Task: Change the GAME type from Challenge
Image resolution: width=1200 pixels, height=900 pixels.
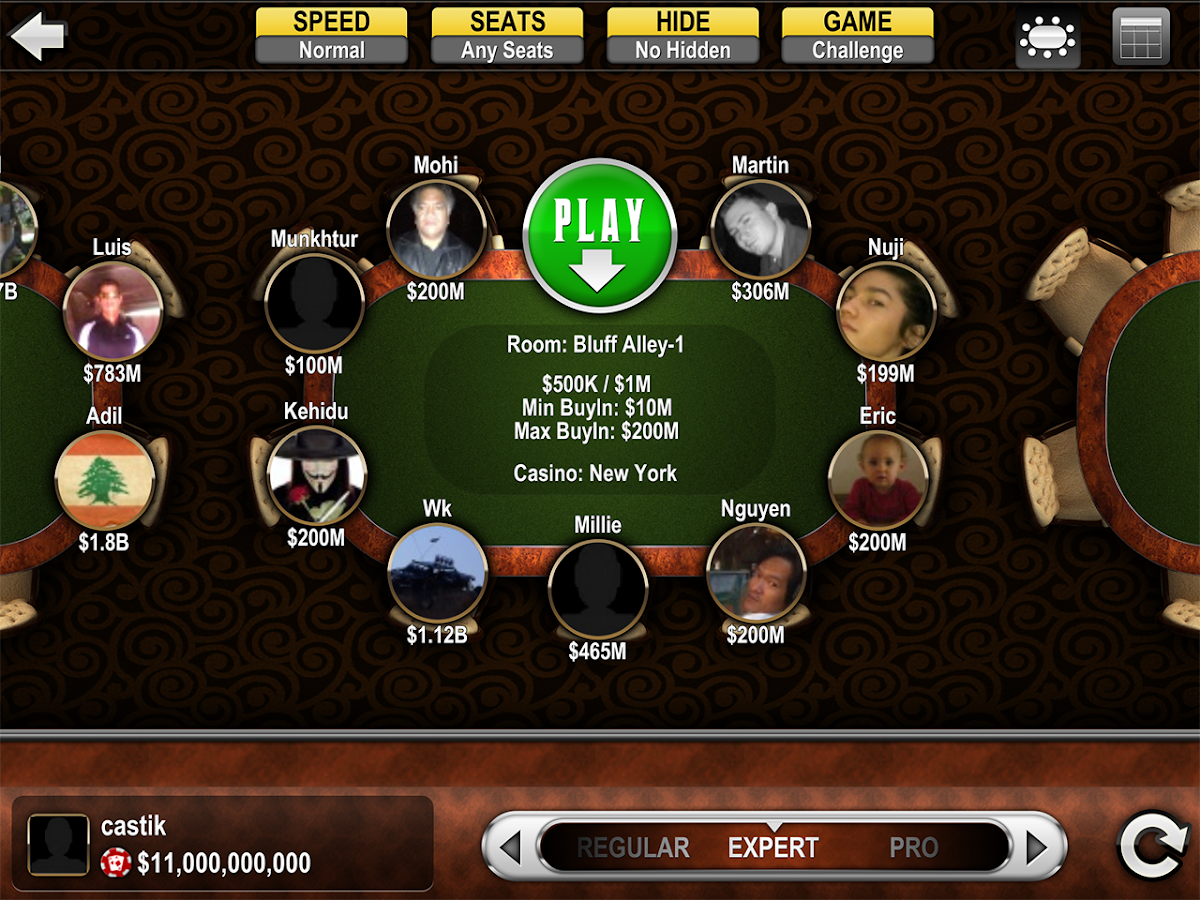Action: [857, 36]
